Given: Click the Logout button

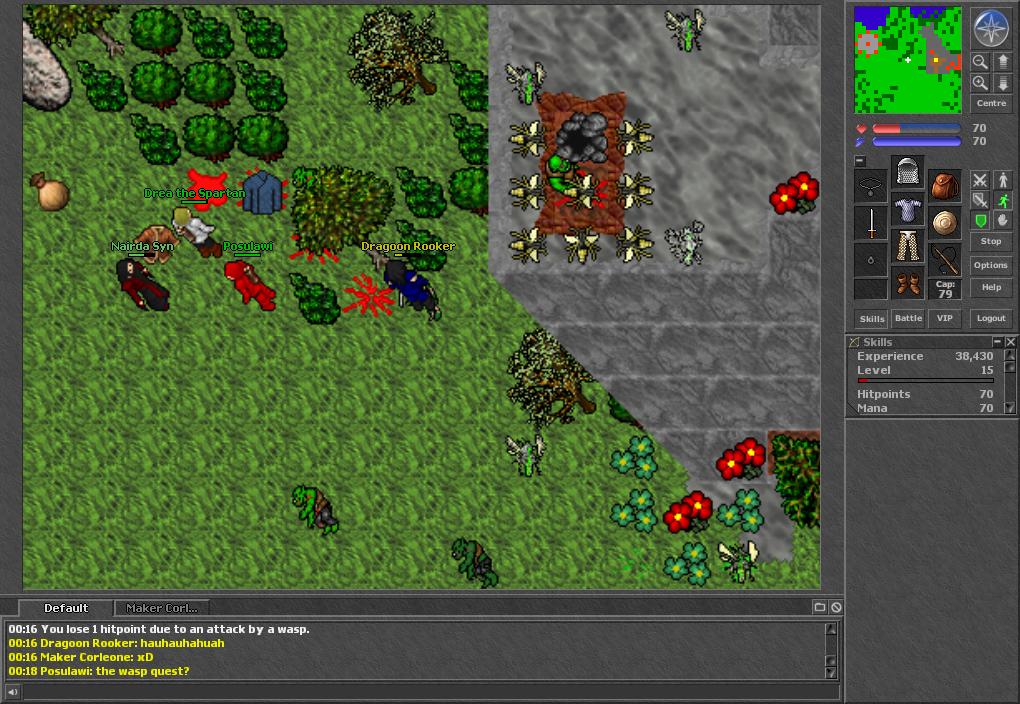Looking at the screenshot, I should pyautogui.click(x=990, y=318).
